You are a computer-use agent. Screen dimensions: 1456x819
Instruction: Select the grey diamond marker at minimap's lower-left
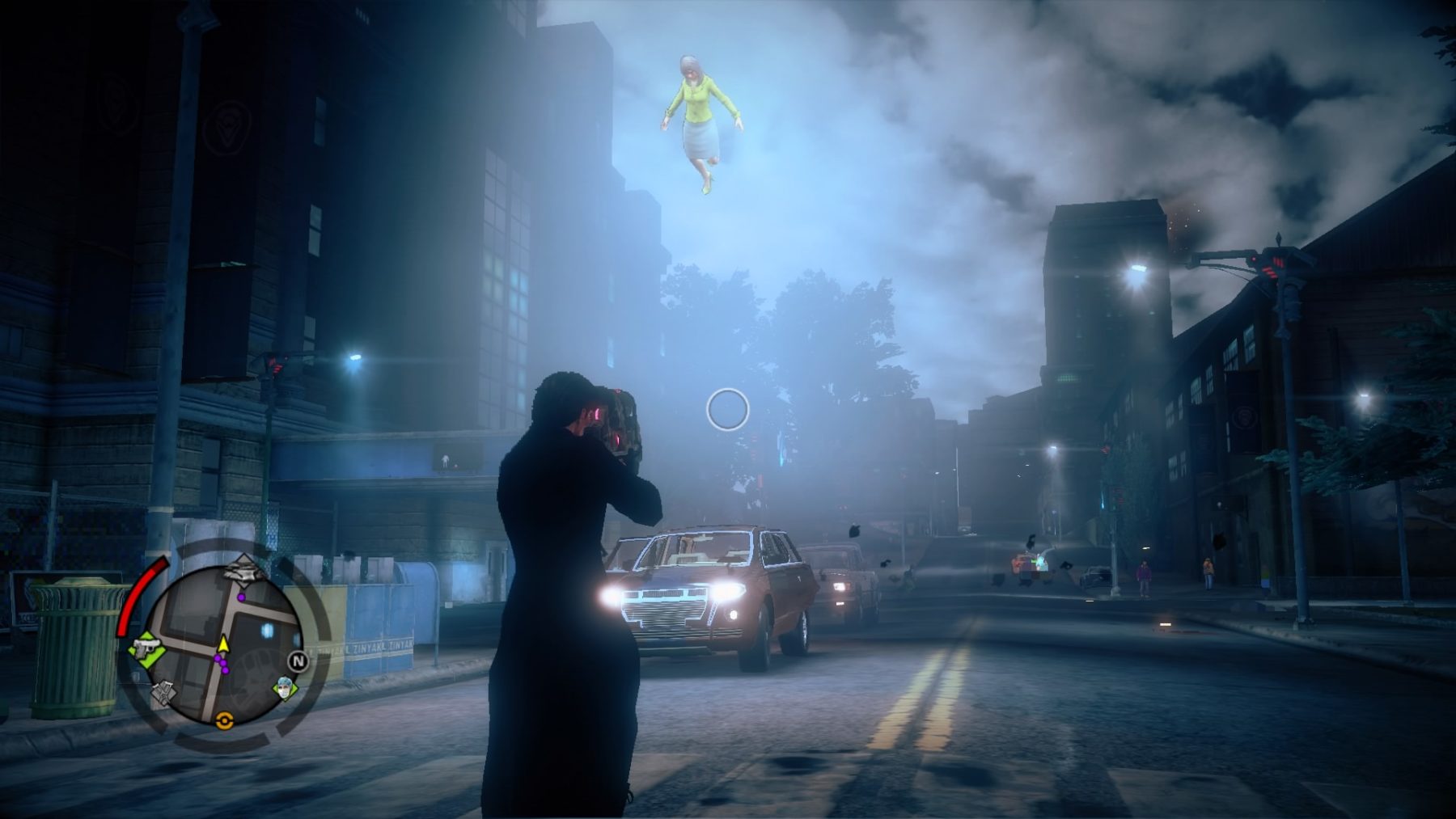(x=164, y=692)
